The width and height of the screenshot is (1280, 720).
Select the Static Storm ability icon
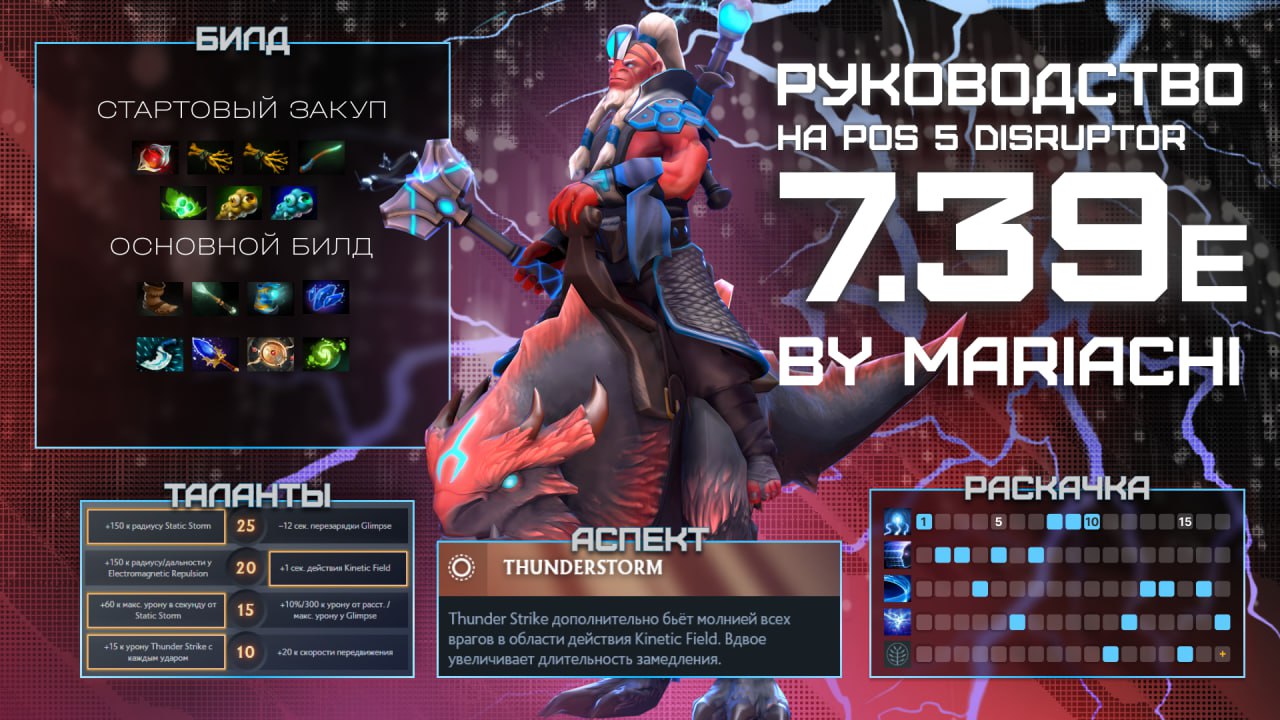(x=896, y=621)
